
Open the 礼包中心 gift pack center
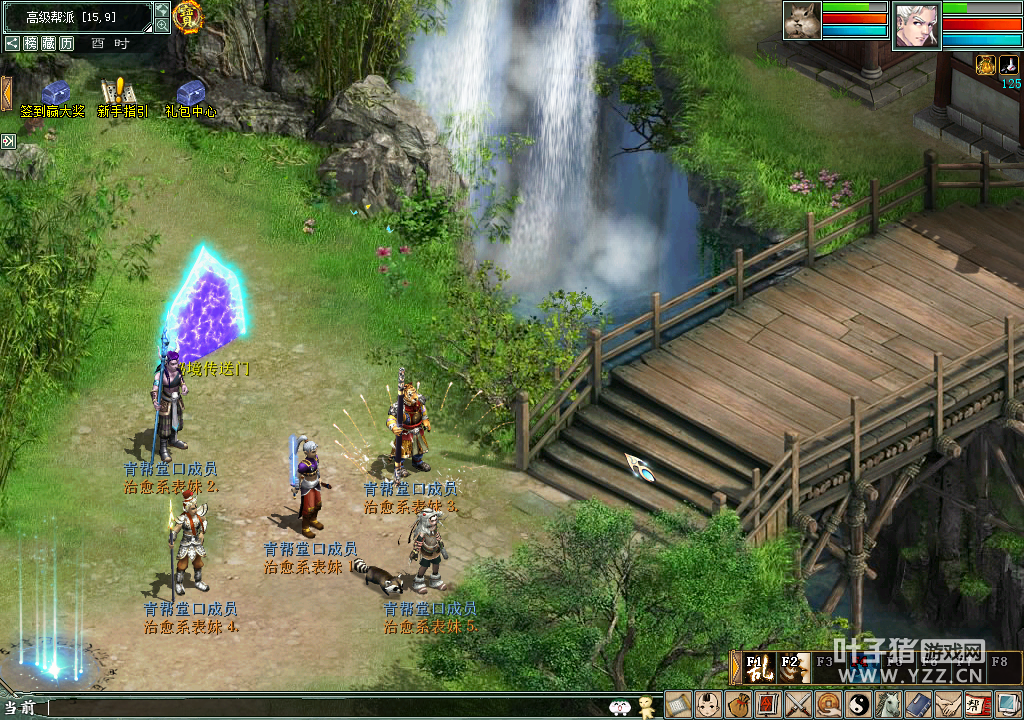click(190, 93)
